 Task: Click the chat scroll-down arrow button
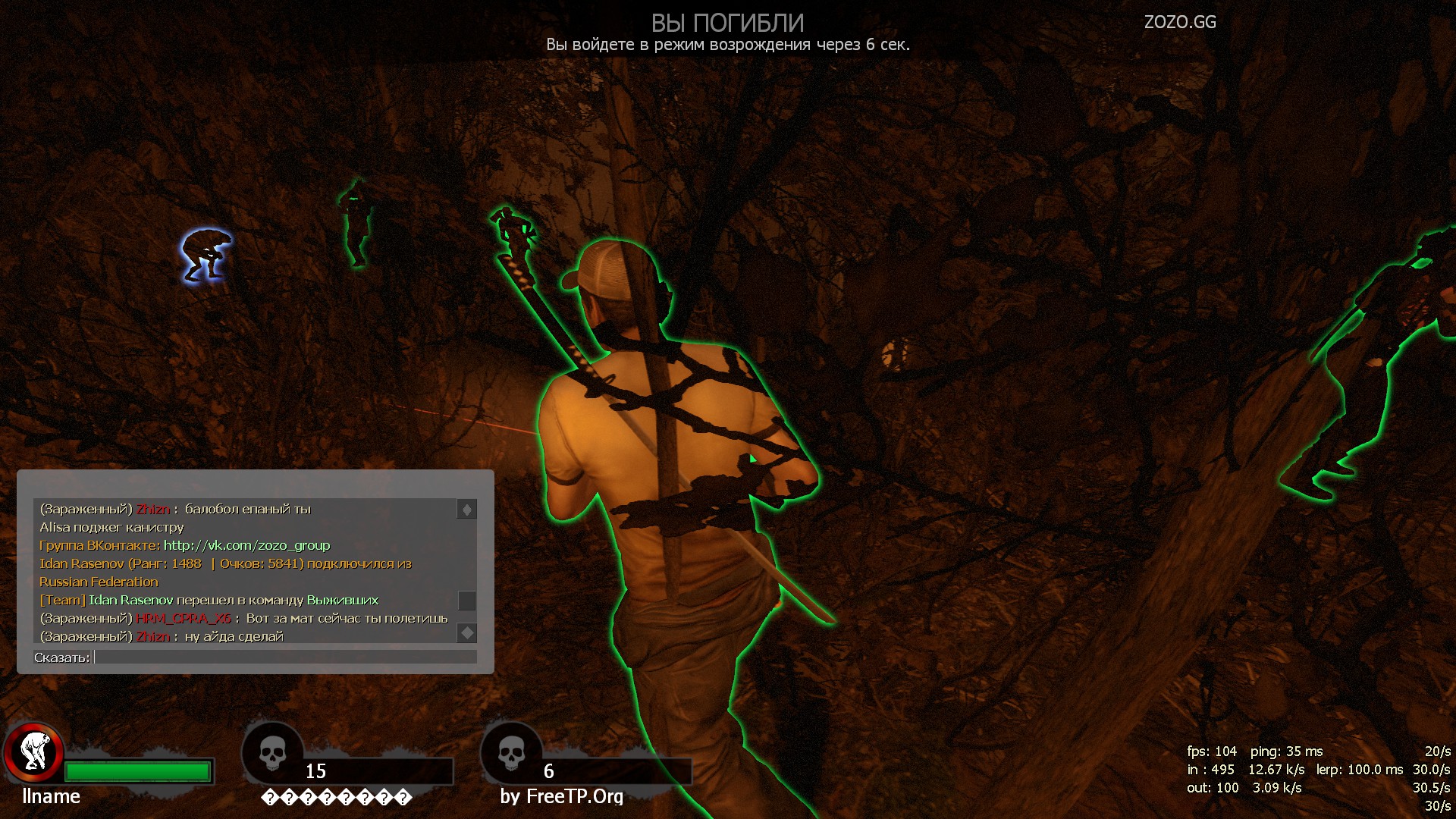466,632
